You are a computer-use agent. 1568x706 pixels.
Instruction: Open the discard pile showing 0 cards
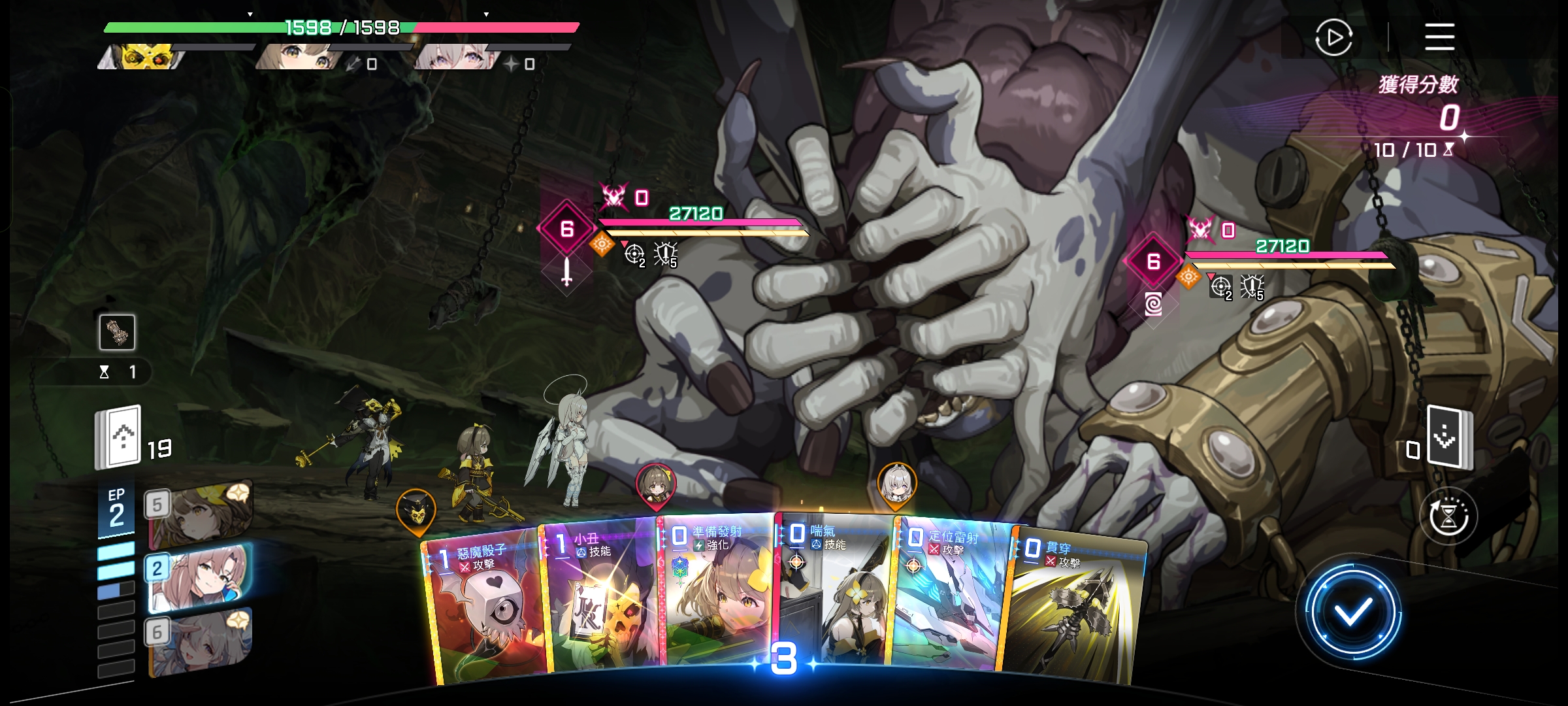coord(1449,438)
